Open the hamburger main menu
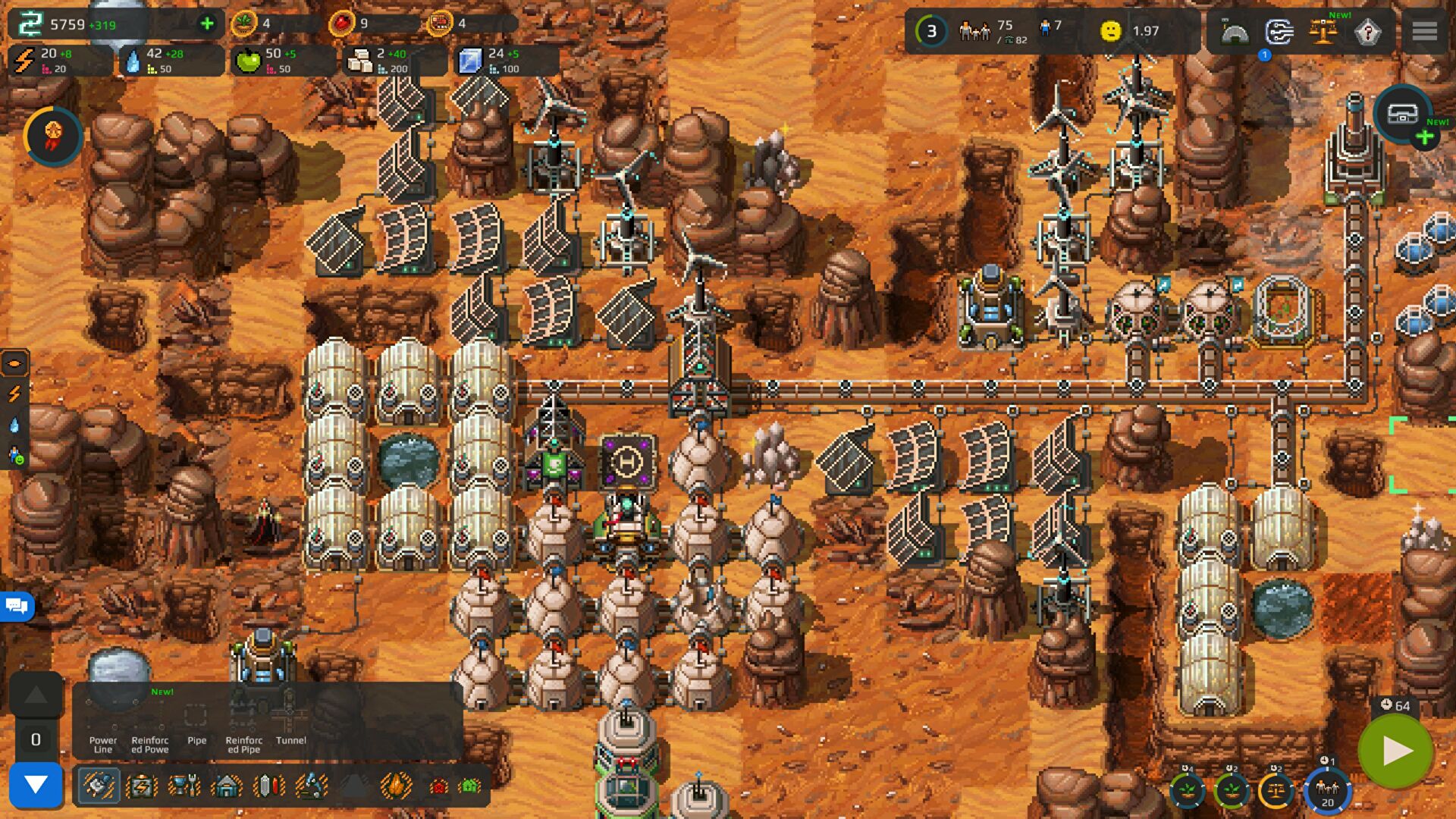The height and width of the screenshot is (819, 1456). click(1424, 31)
